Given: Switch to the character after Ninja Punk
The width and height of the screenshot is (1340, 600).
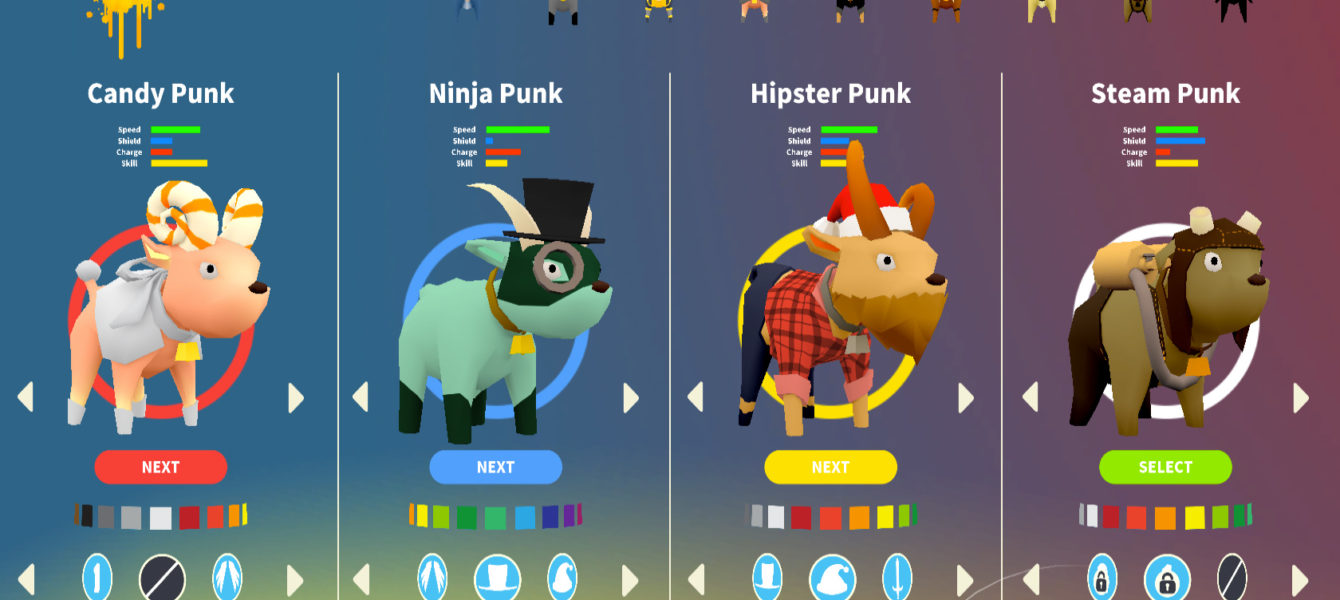Looking at the screenshot, I should point(631,398).
